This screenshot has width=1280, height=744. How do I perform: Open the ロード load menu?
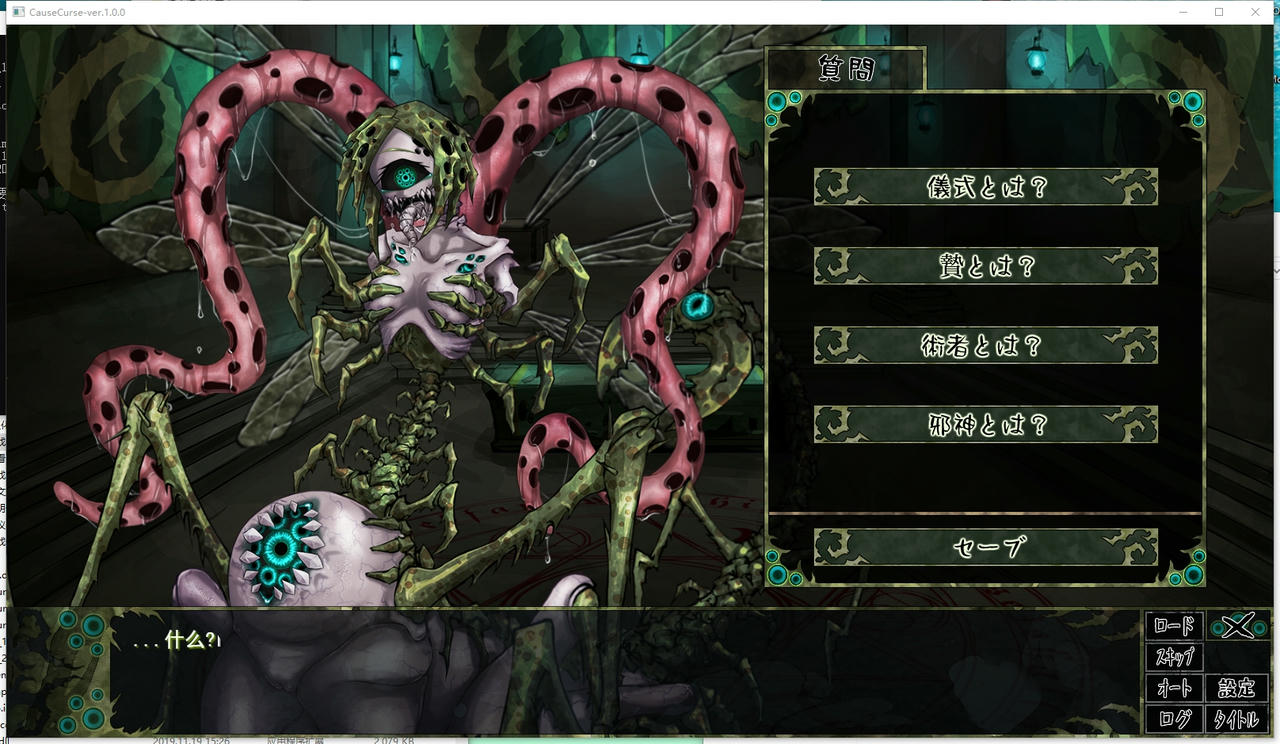[x=1177, y=627]
